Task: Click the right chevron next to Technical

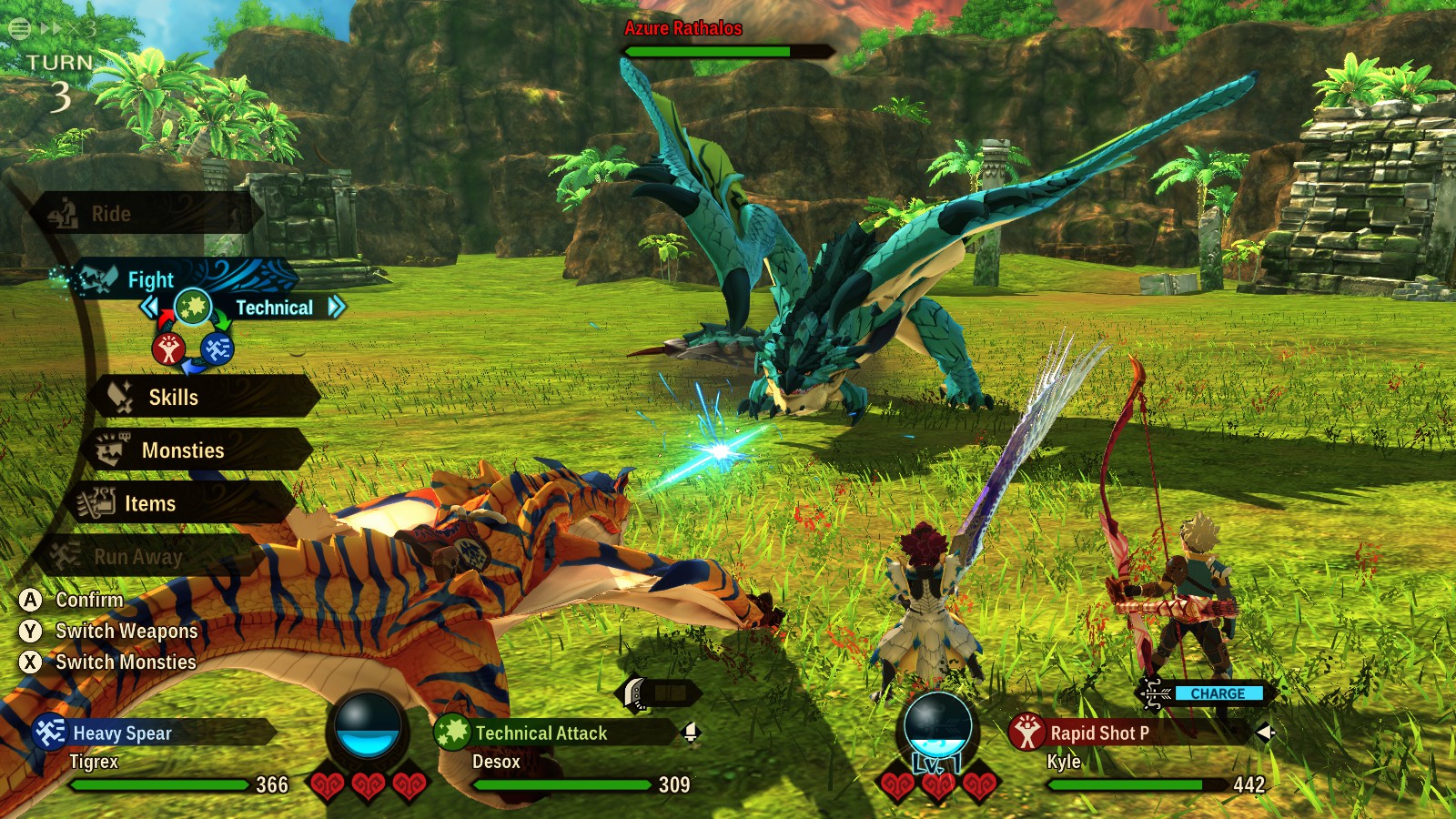Action: point(337,308)
